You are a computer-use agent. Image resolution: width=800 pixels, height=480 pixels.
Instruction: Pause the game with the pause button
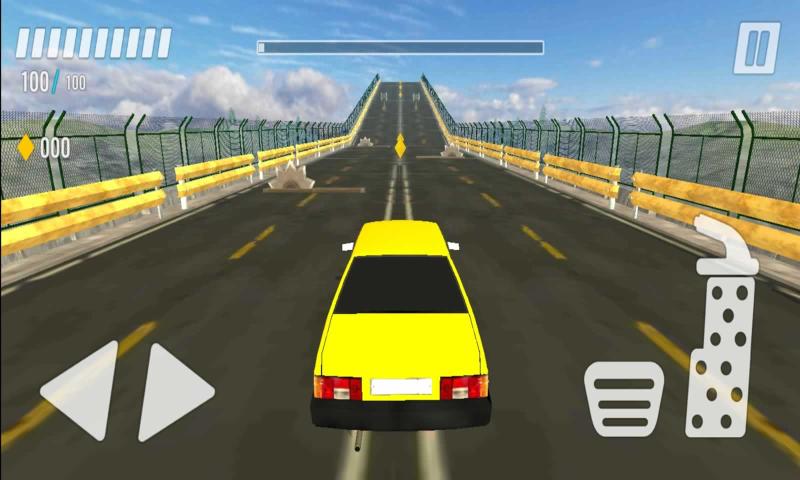756,48
